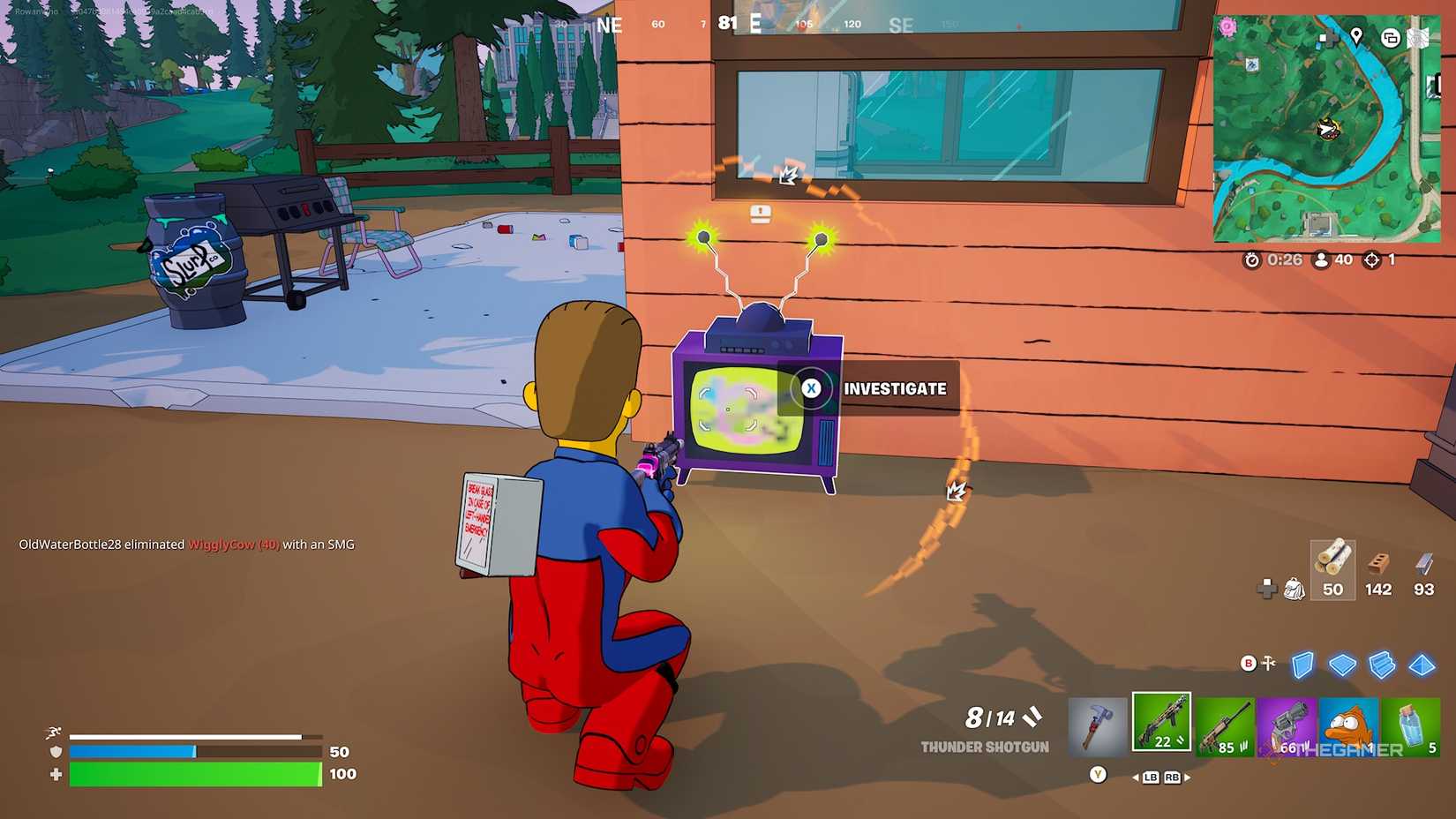Select the sniper rifle in the hotbar
Viewport: 1456px width, 819px height.
tap(1225, 722)
